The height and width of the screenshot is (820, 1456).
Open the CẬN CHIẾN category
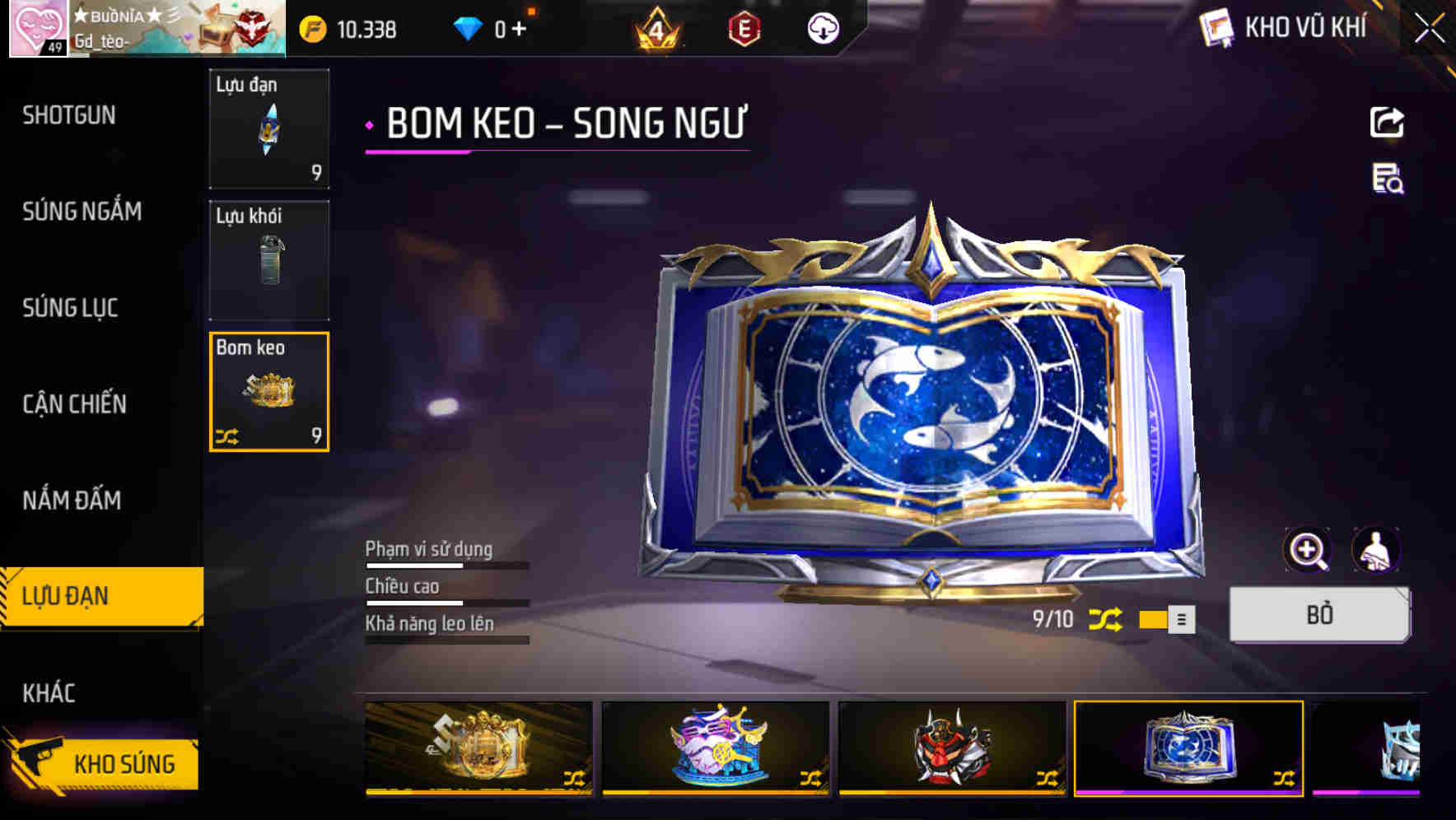tap(76, 404)
